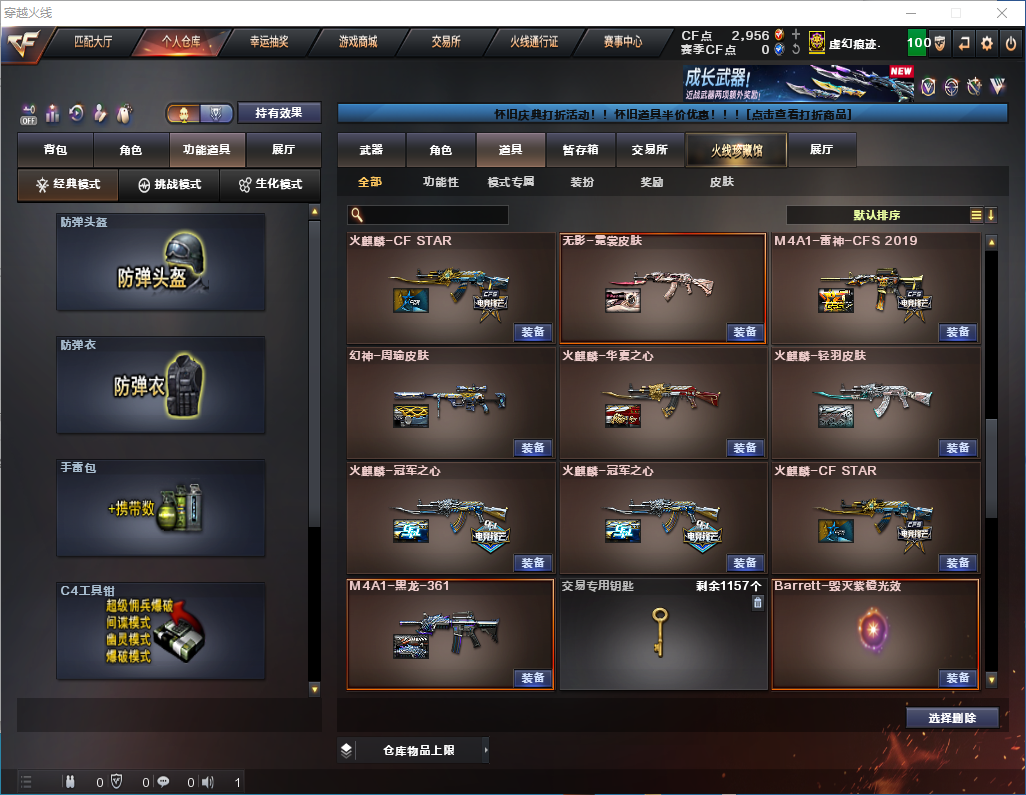Select the 防弹头盔 helmet slot

pyautogui.click(x=161, y=261)
